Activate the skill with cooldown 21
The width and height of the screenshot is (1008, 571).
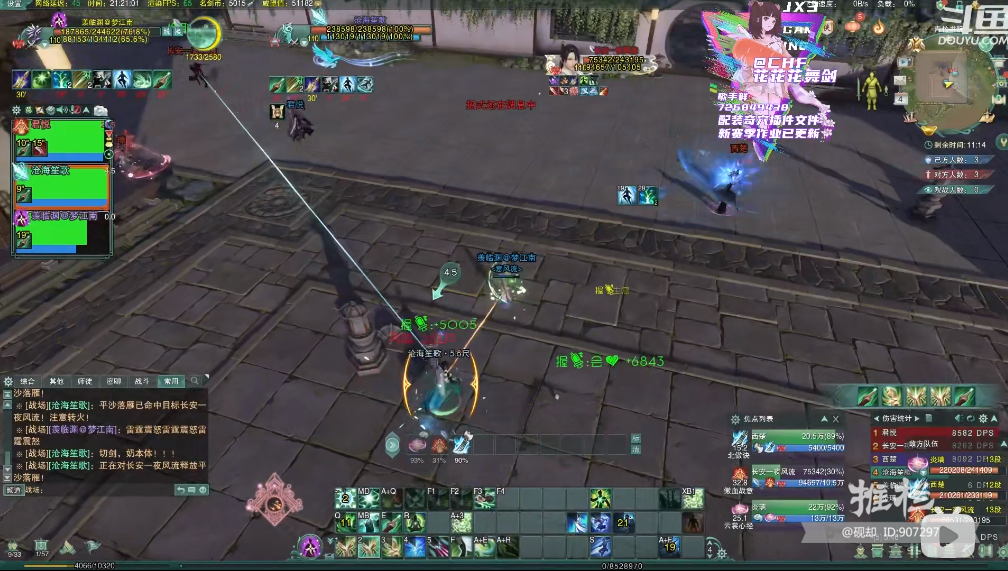pos(623,522)
